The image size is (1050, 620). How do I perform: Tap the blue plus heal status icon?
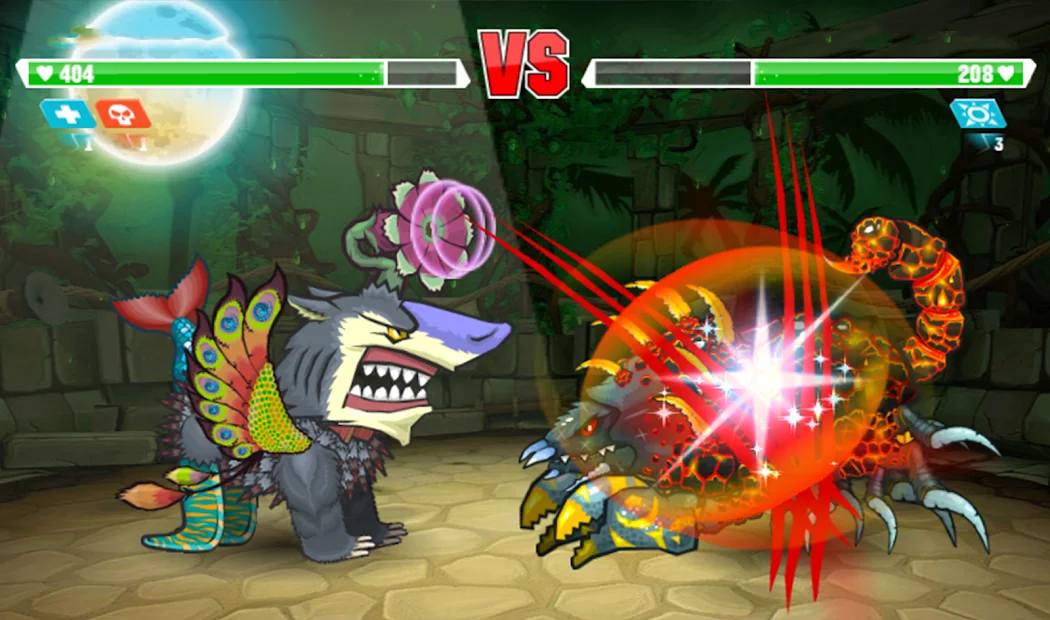click(x=68, y=114)
